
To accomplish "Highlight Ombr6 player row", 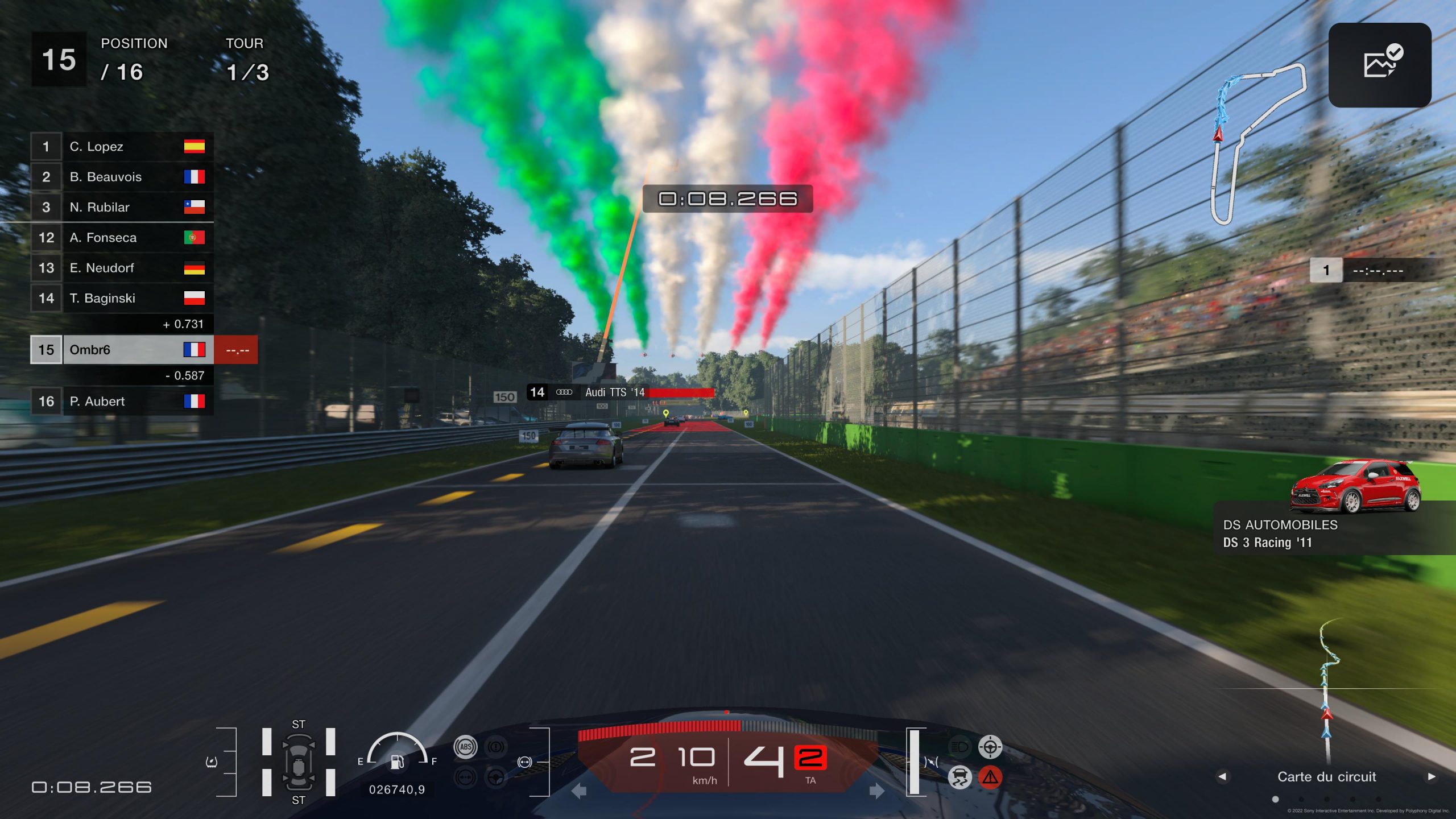I will point(122,350).
